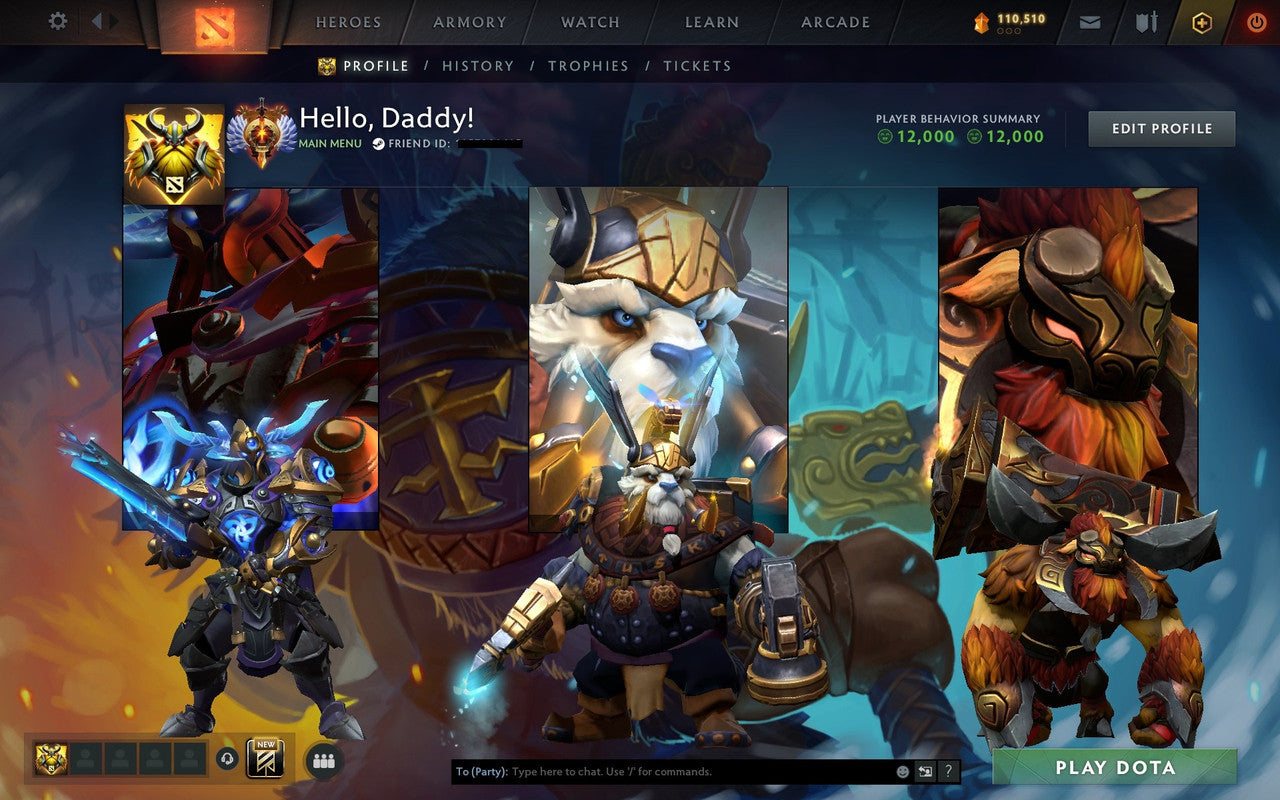1280x800 pixels.
Task: Click the power button to log out
Action: click(x=1256, y=21)
